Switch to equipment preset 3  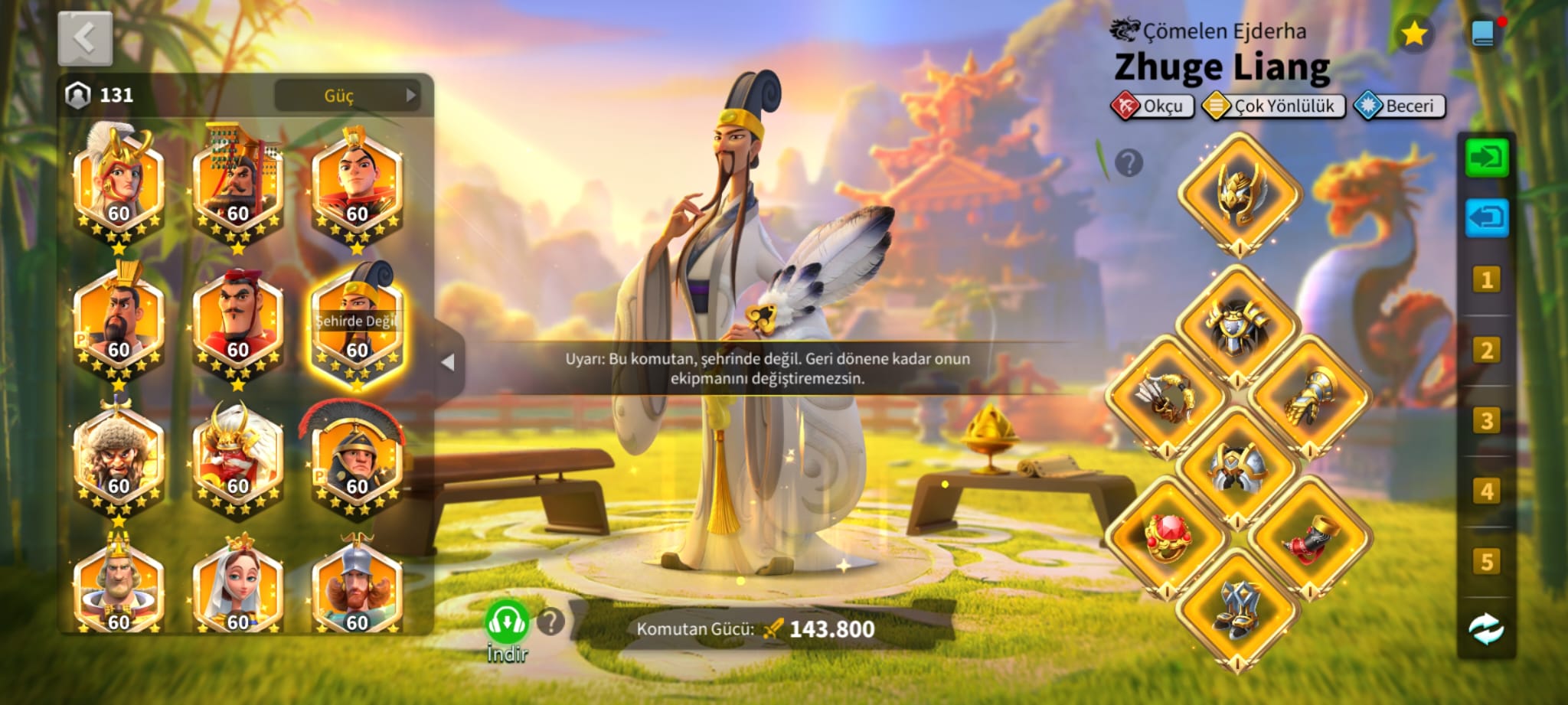1486,421
